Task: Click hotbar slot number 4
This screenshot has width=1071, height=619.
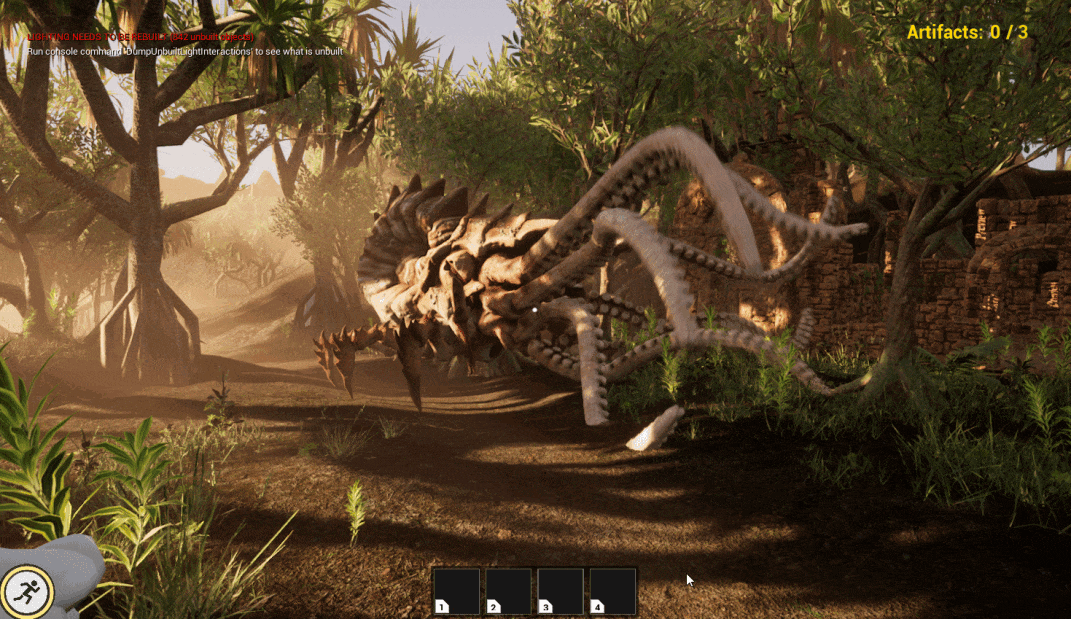Action: 613,591
